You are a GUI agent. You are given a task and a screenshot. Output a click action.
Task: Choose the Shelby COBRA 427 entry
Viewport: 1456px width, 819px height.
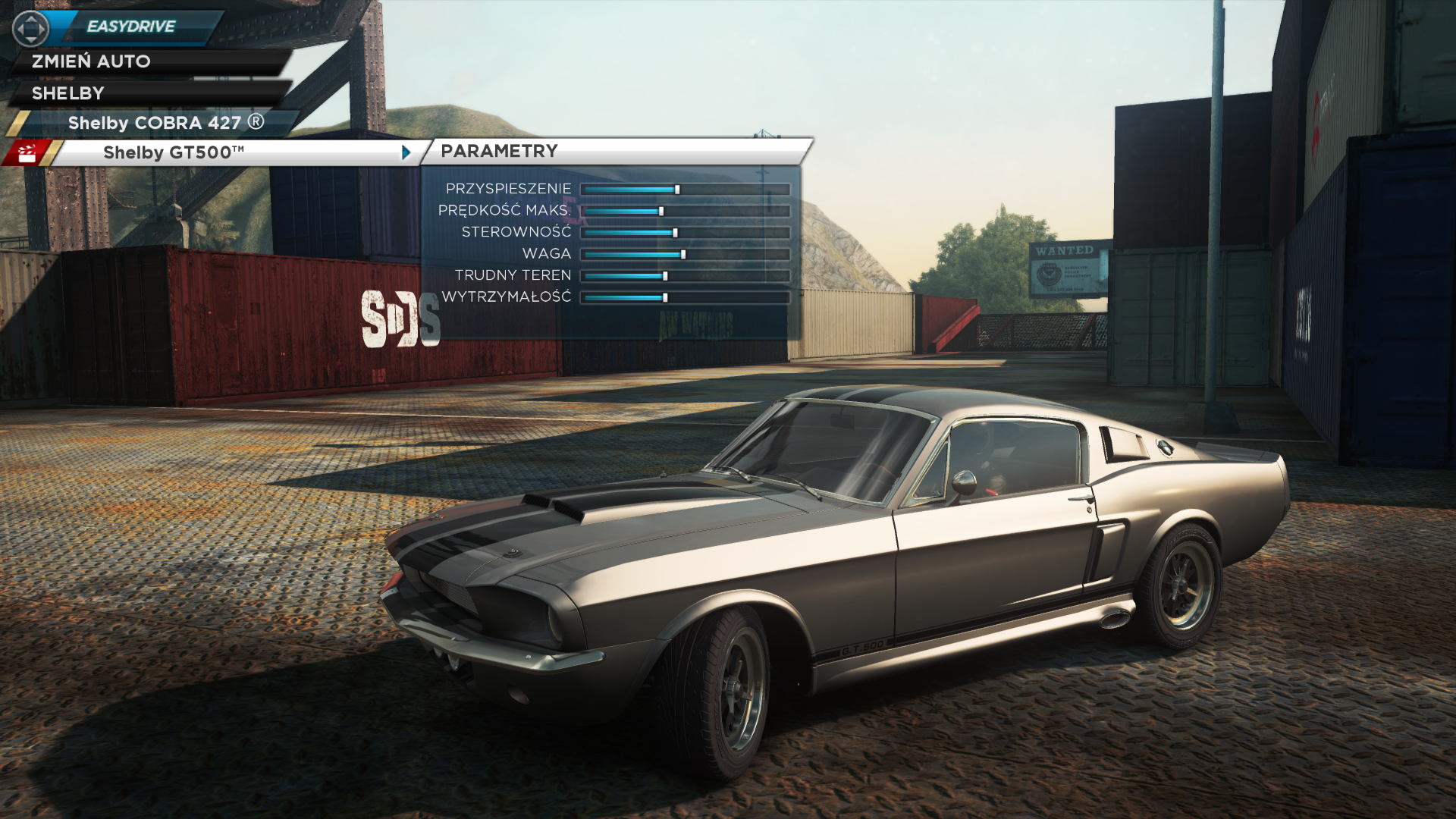(165, 123)
